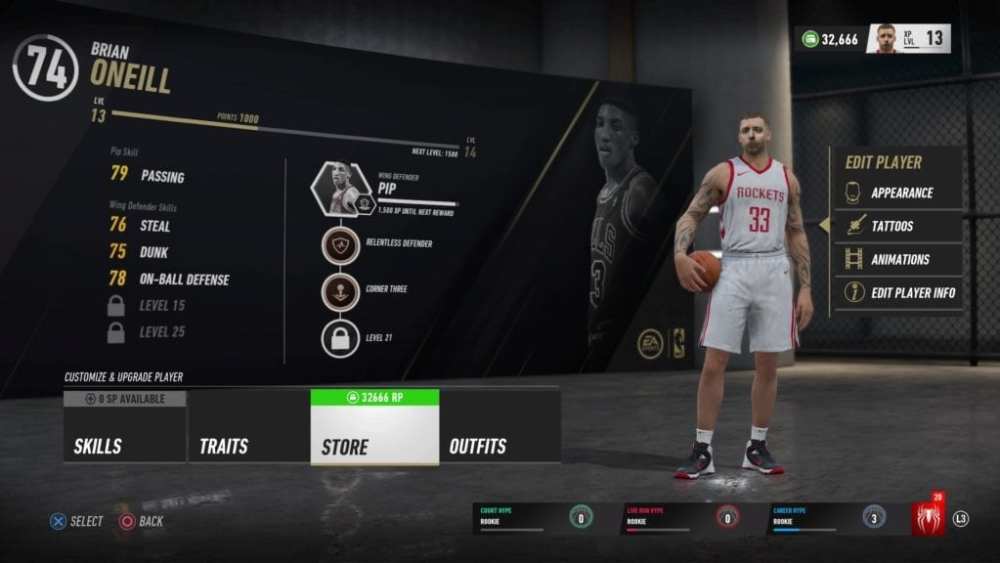
Task: Open Animations in Edit Player menu
Action: (899, 259)
